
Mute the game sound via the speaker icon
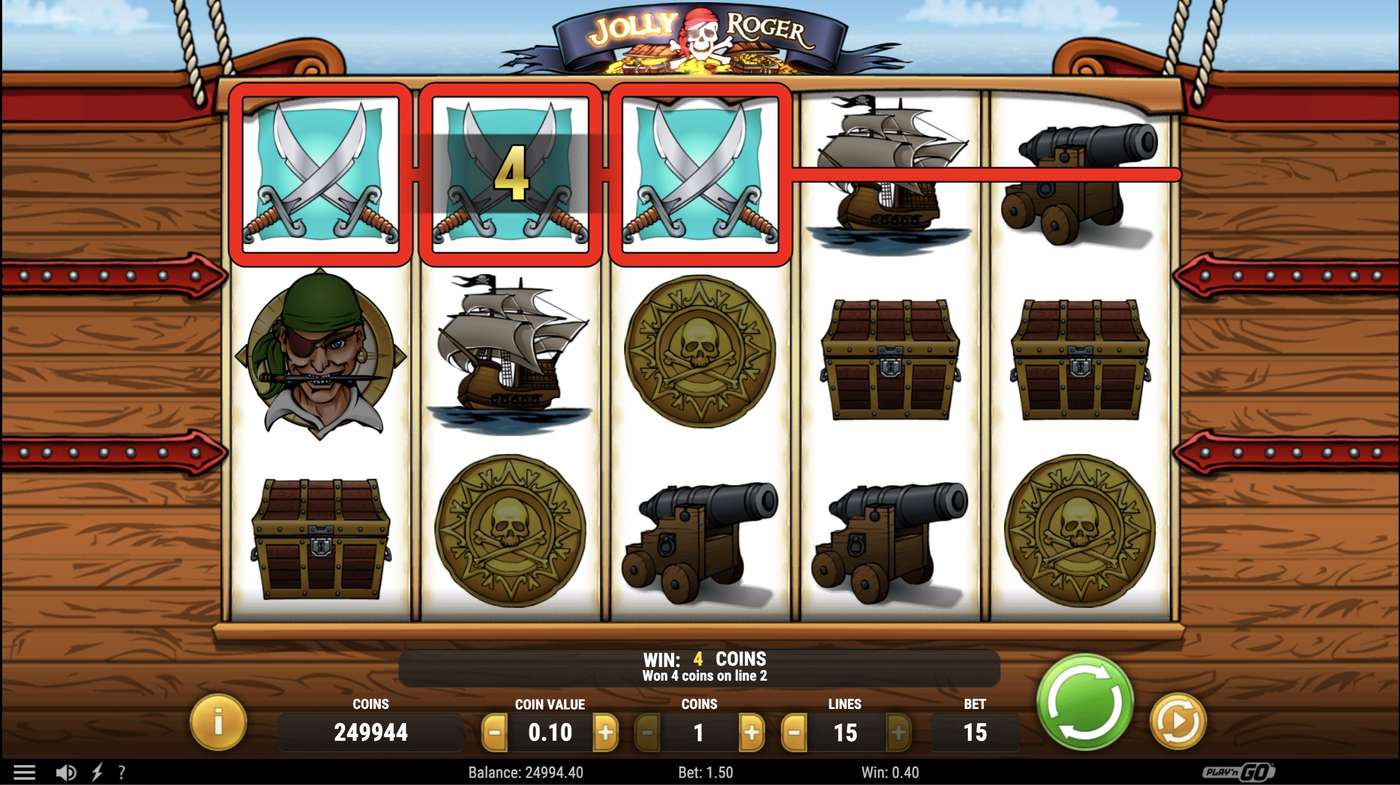66,771
